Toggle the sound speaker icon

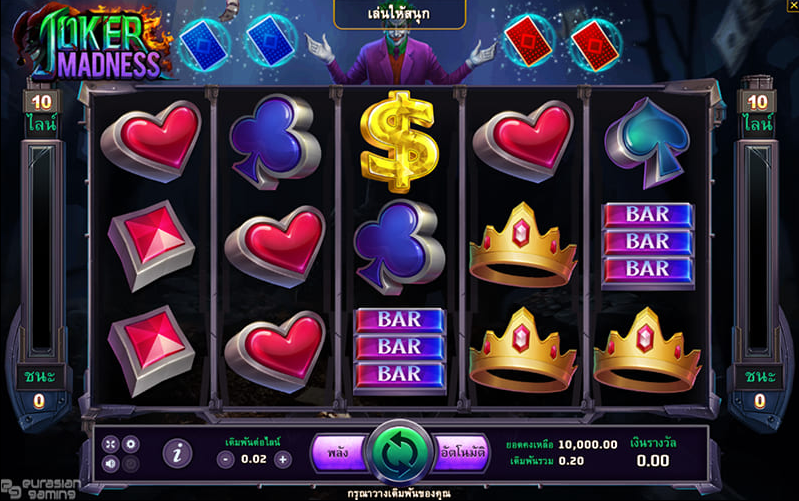coord(110,463)
